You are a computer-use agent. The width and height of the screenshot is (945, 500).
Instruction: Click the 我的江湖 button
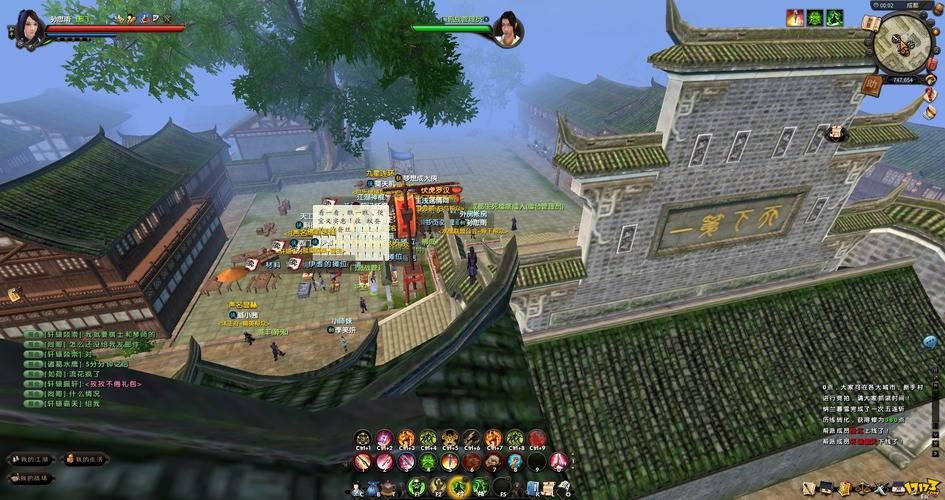click(x=33, y=460)
